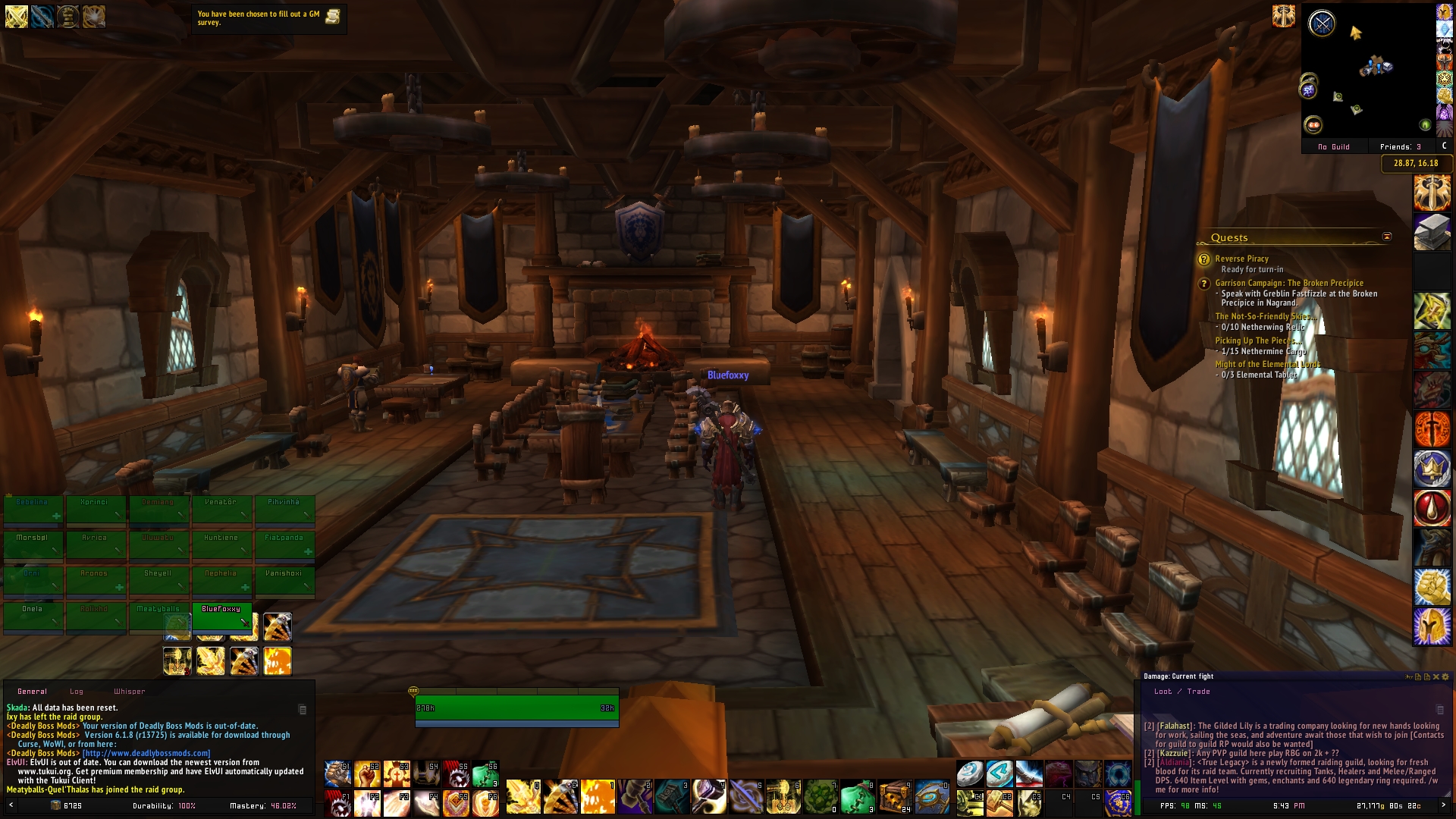Switch to the Whisper chat tab

(130, 691)
